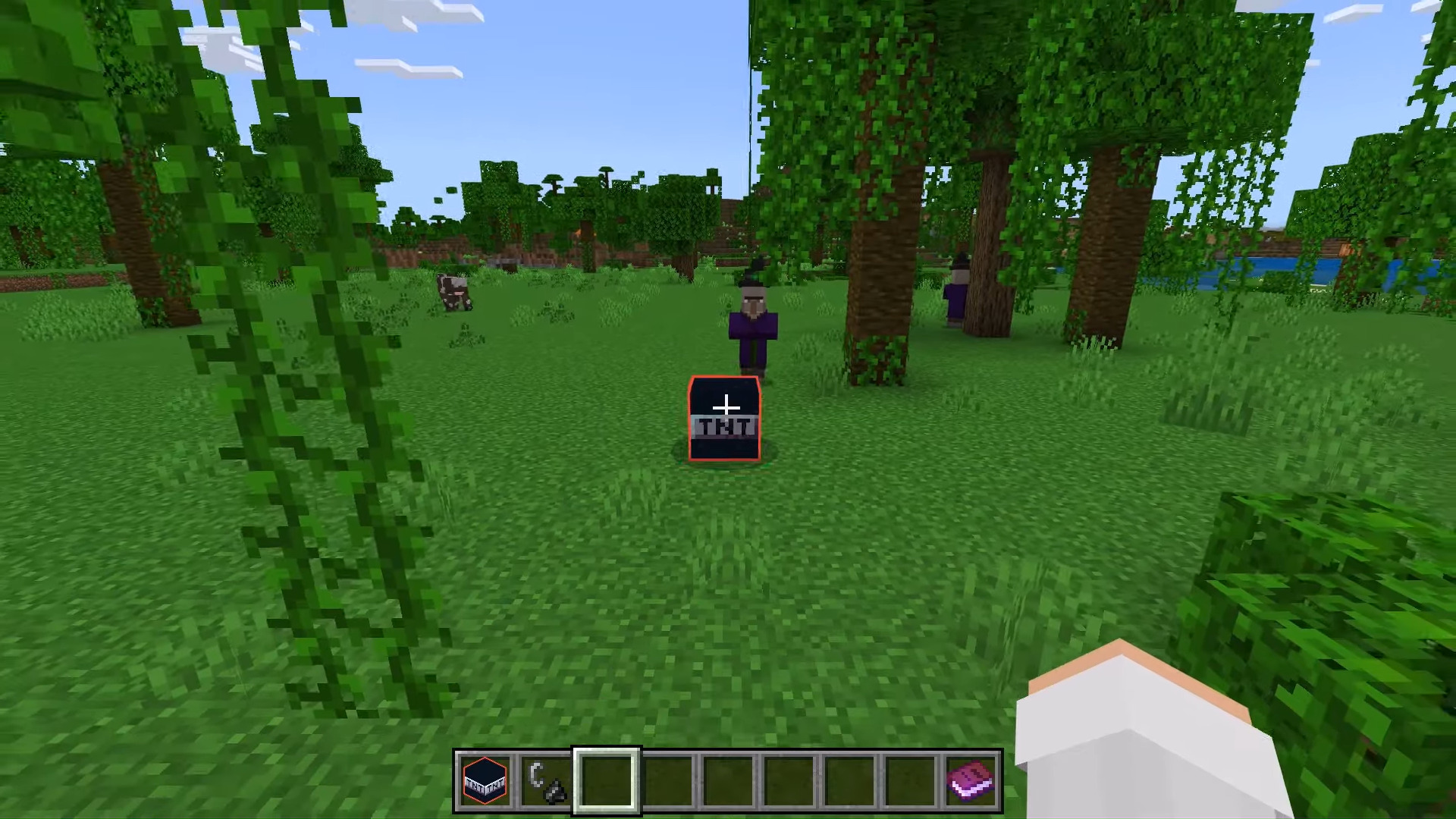1456x819 pixels.
Task: Select the flint and steel hotbar item
Action: [547, 780]
